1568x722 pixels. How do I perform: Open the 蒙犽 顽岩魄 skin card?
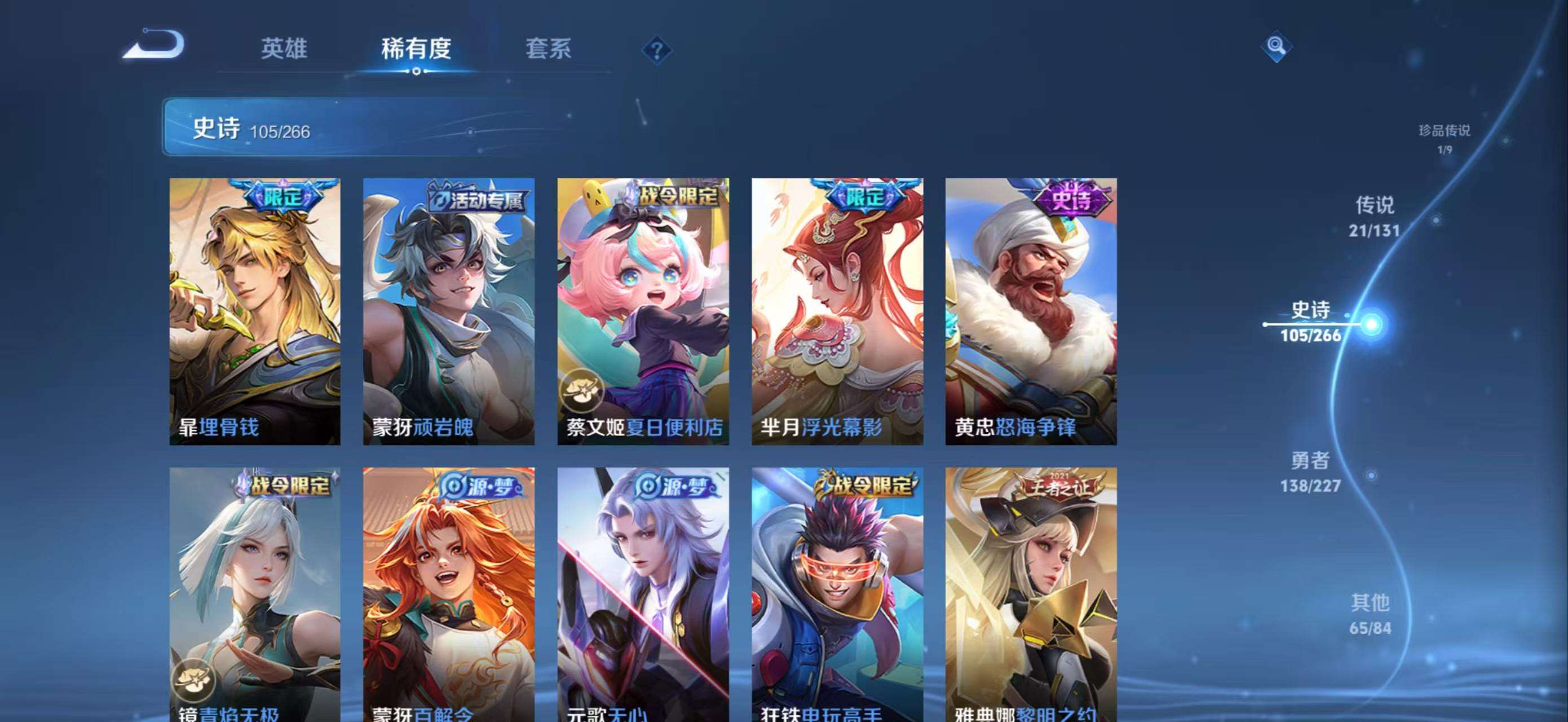(449, 311)
